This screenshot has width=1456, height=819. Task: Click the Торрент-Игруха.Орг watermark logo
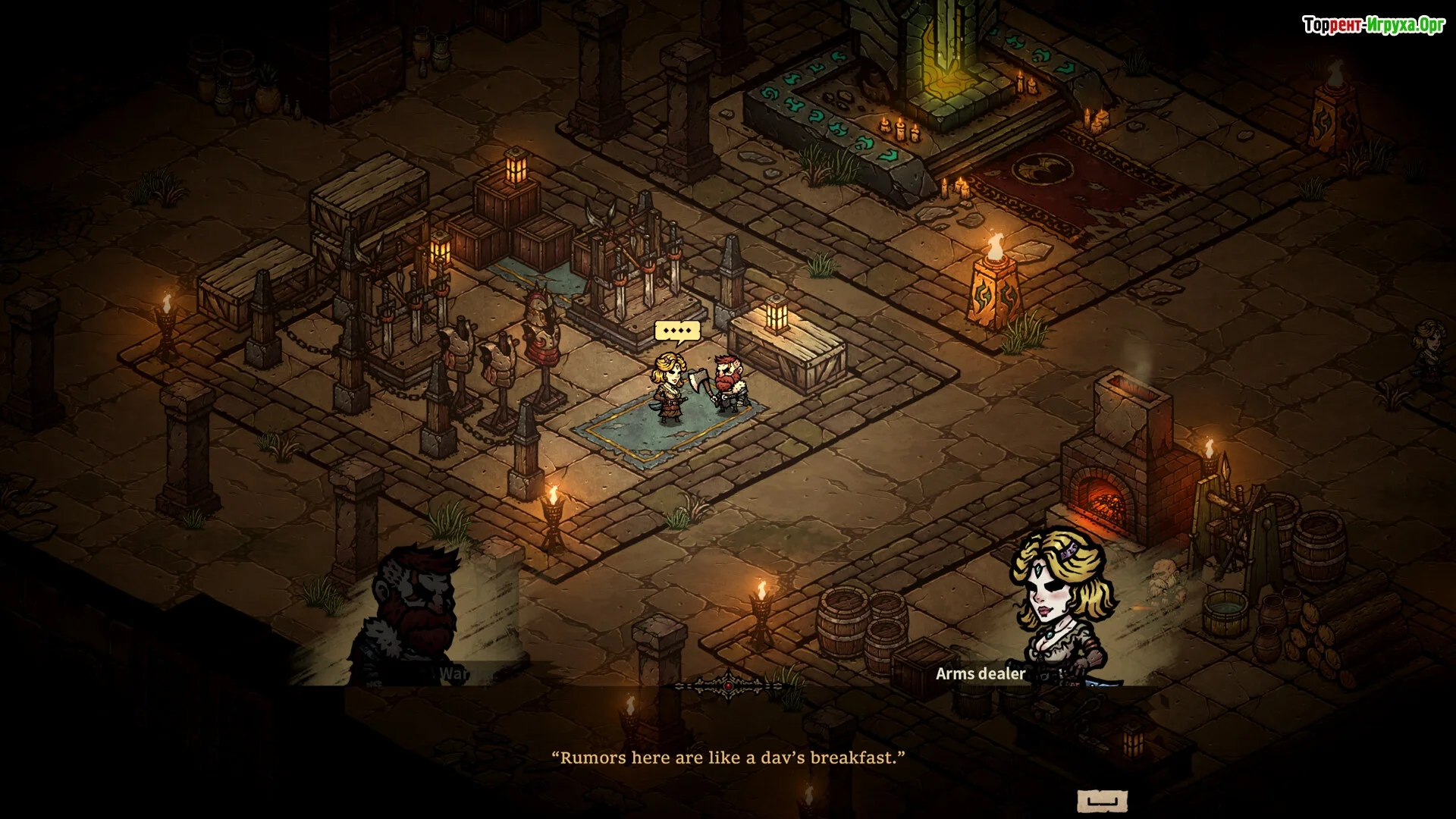1373,25
